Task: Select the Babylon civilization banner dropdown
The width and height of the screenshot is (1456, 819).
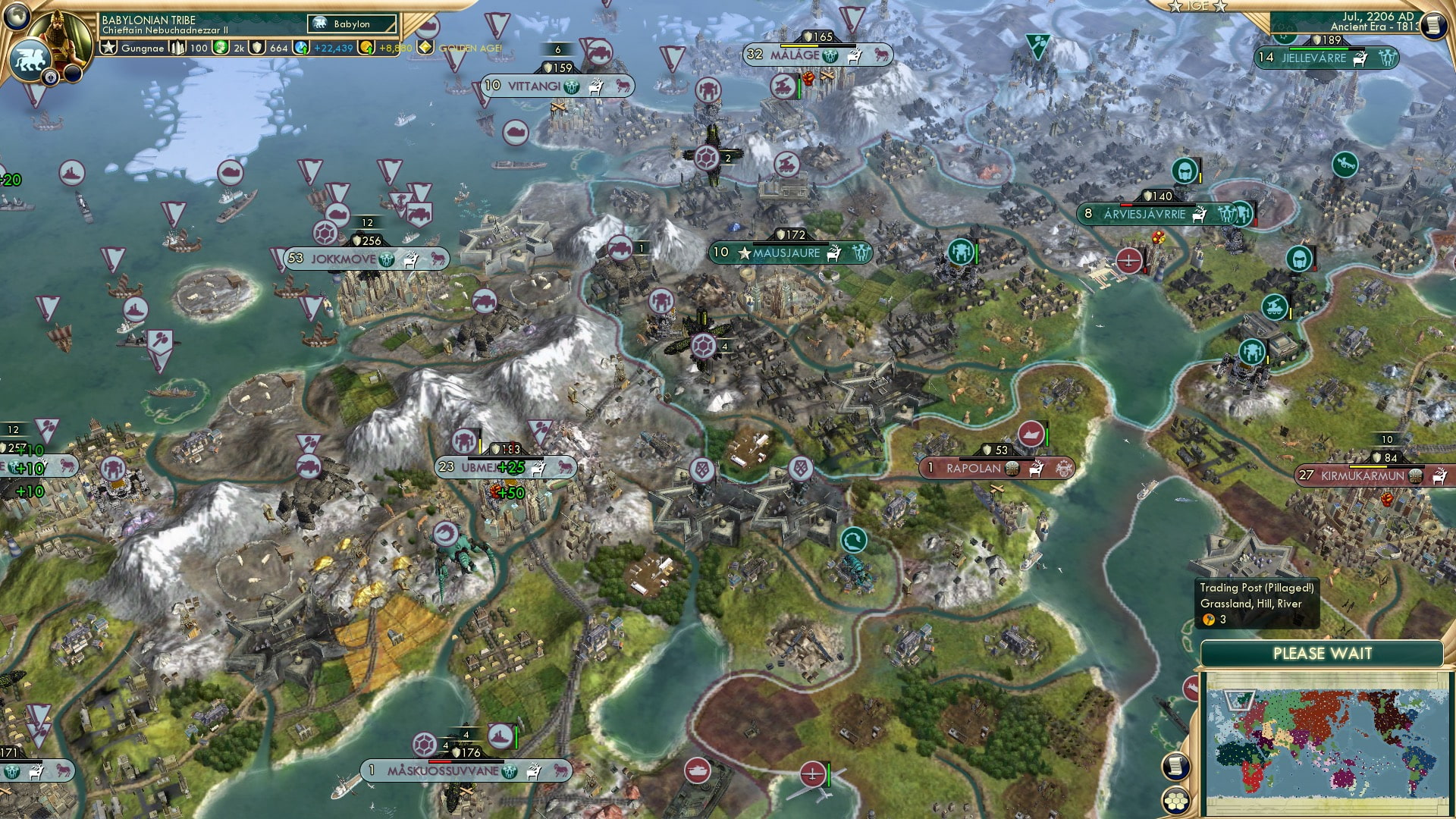Action: pos(350,24)
